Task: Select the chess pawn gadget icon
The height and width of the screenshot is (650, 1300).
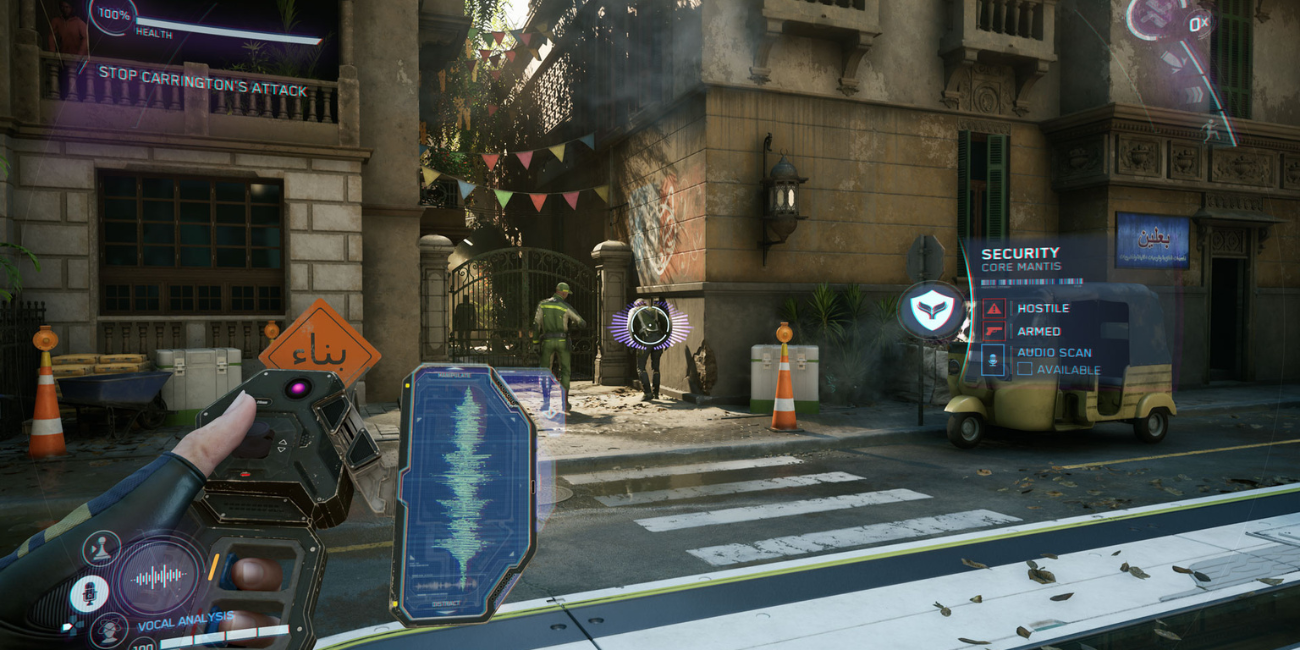Action: tap(101, 547)
